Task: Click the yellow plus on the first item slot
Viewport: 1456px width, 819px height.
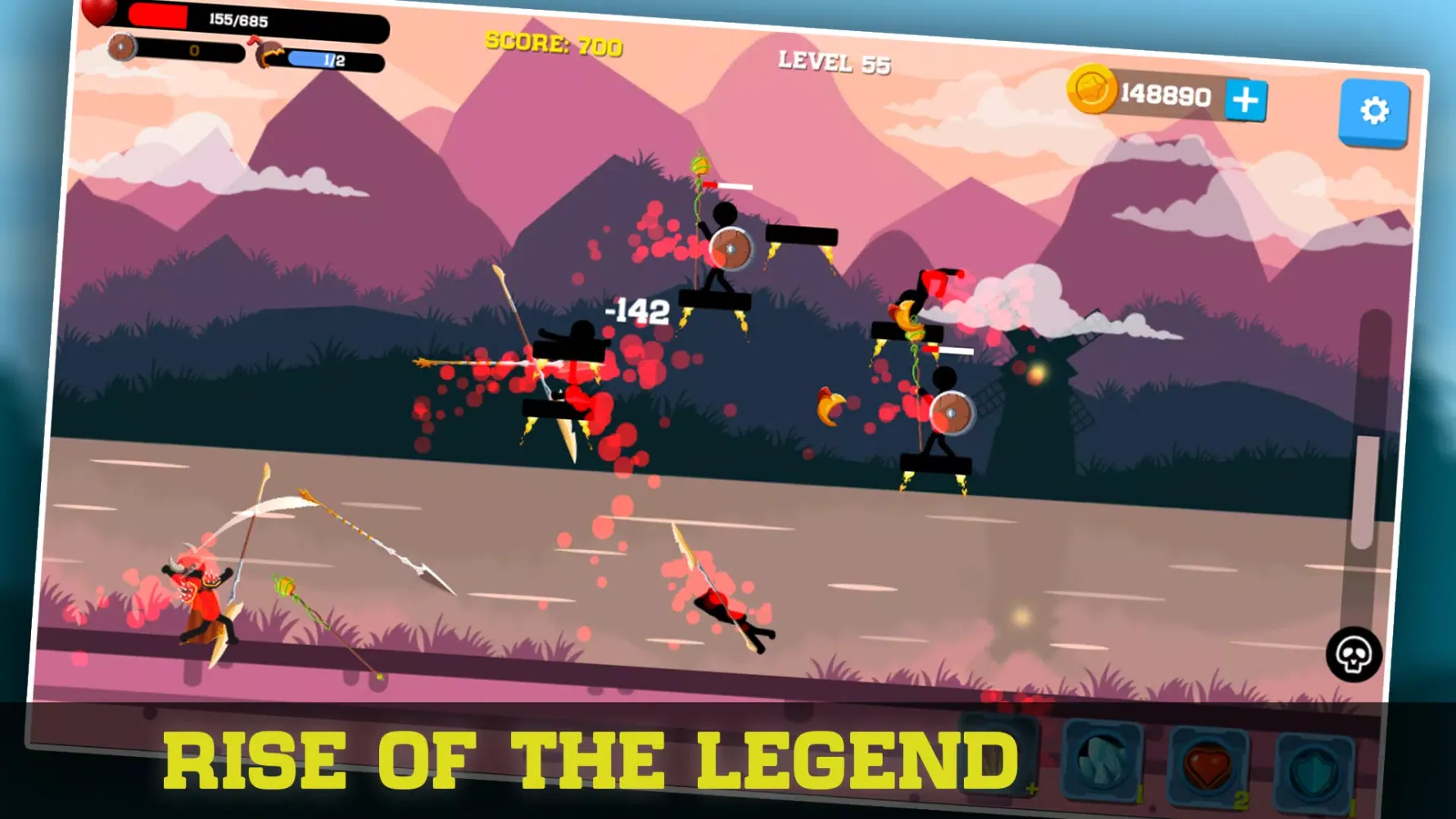Action: click(1033, 789)
